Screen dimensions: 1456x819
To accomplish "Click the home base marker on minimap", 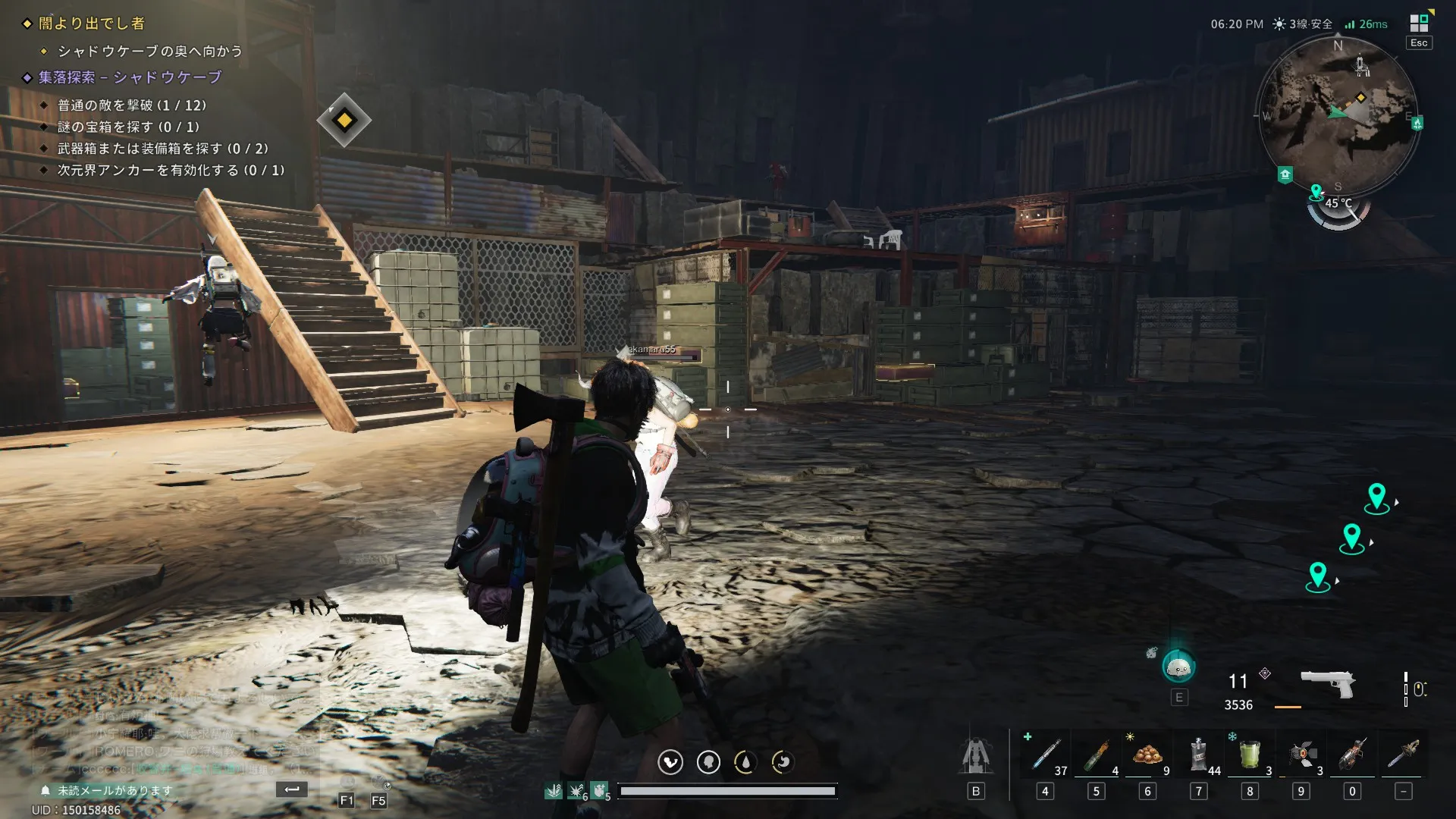I will tap(1285, 175).
